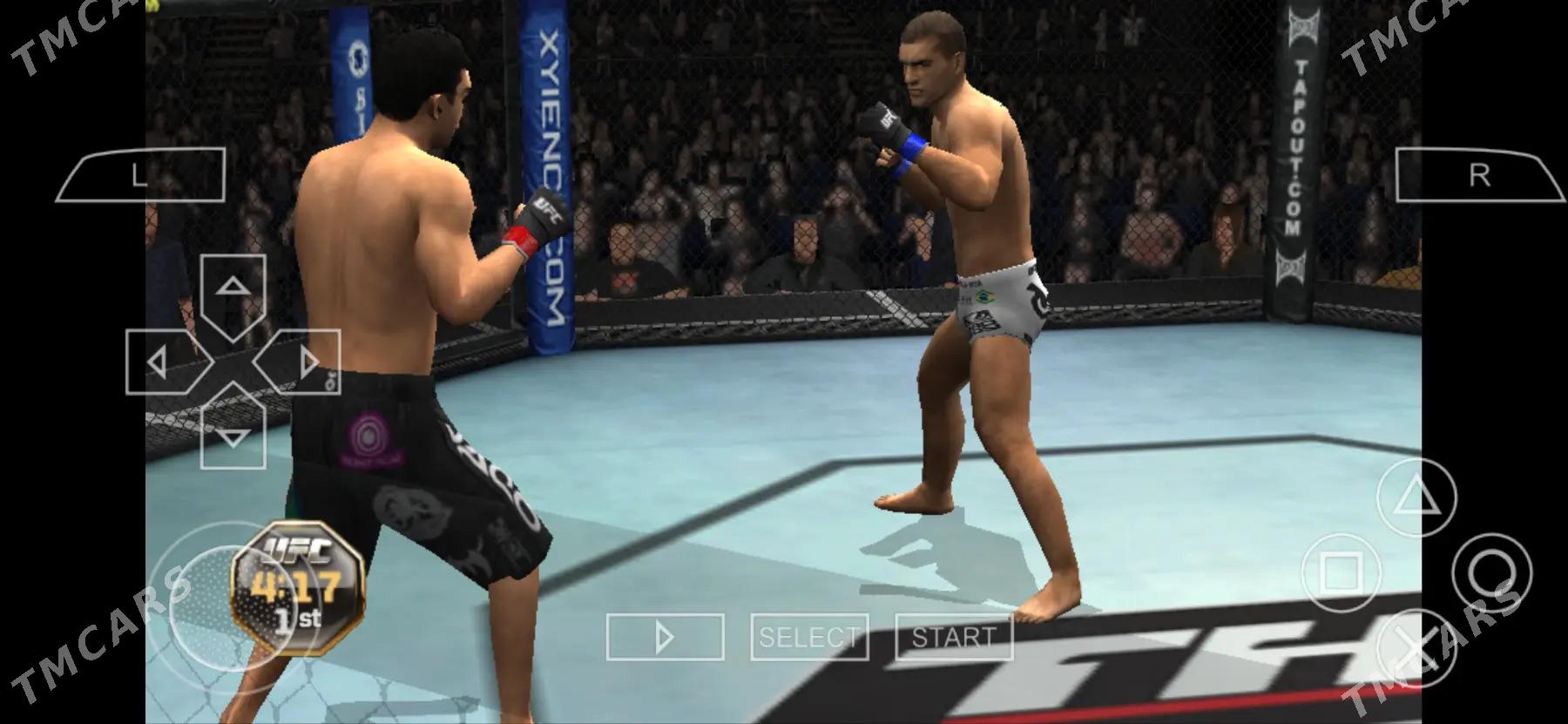Image resolution: width=1568 pixels, height=724 pixels.
Task: Tap the D-pad right arrow
Action: 307,362
